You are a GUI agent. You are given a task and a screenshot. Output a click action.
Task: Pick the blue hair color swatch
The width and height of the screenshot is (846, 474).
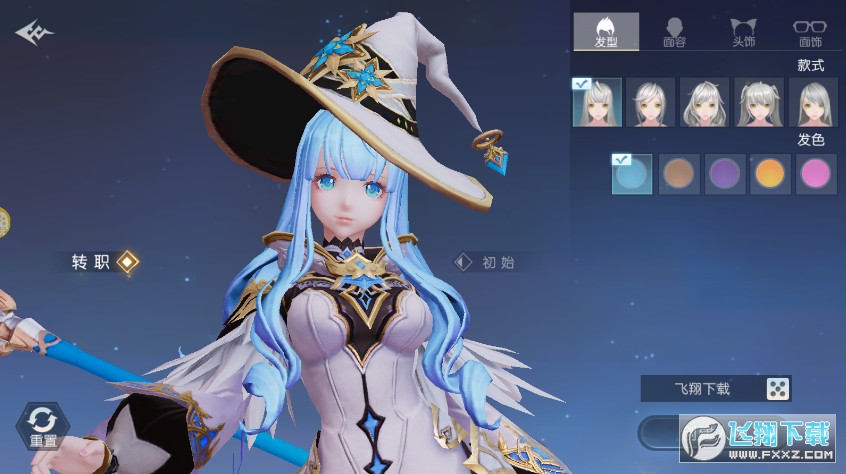(632, 174)
